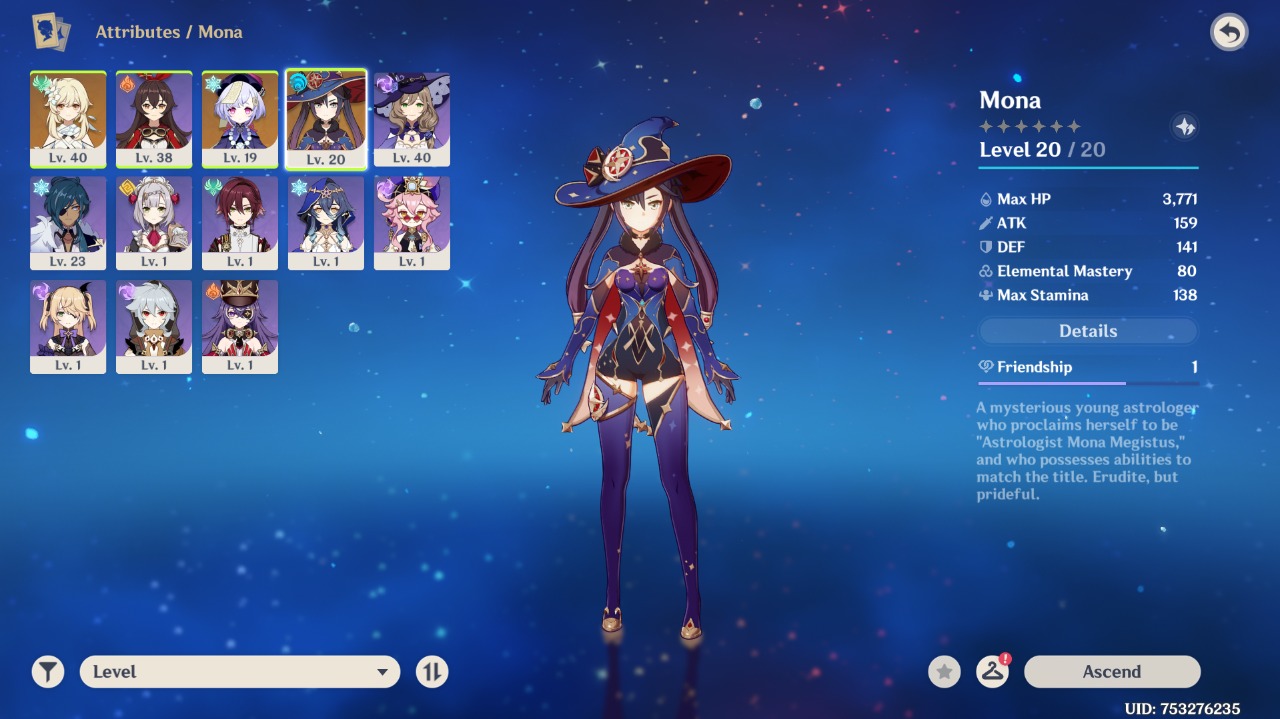This screenshot has width=1280, height=719.
Task: Select Layla's Cryo character portrait
Action: tap(326, 223)
